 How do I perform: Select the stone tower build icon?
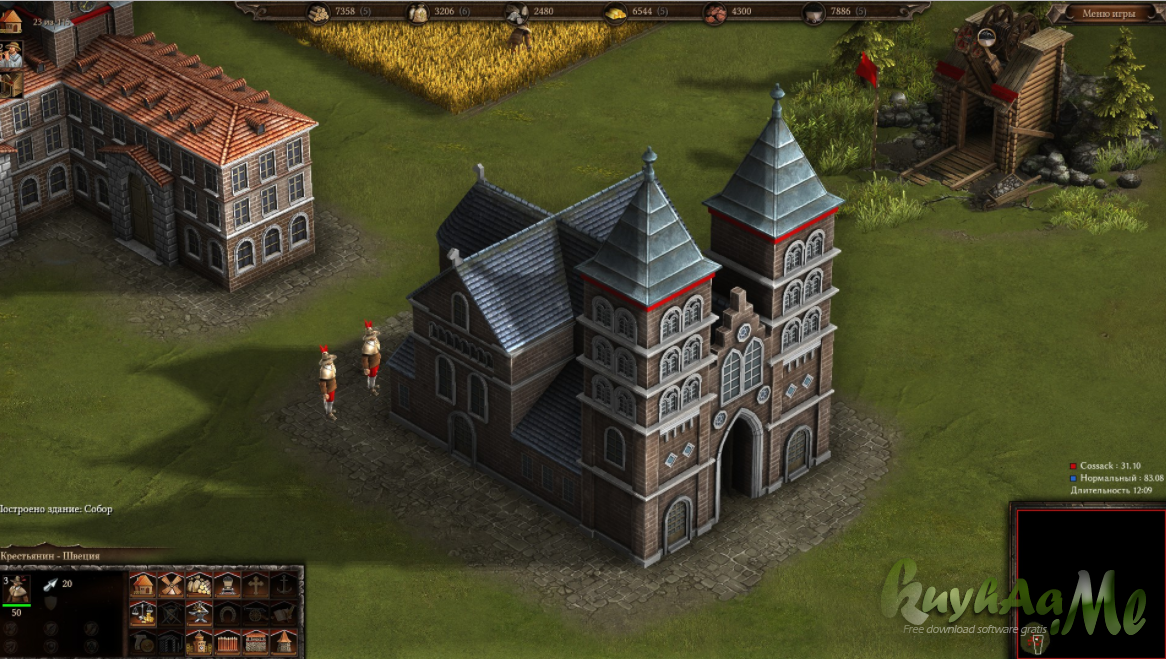284,641
